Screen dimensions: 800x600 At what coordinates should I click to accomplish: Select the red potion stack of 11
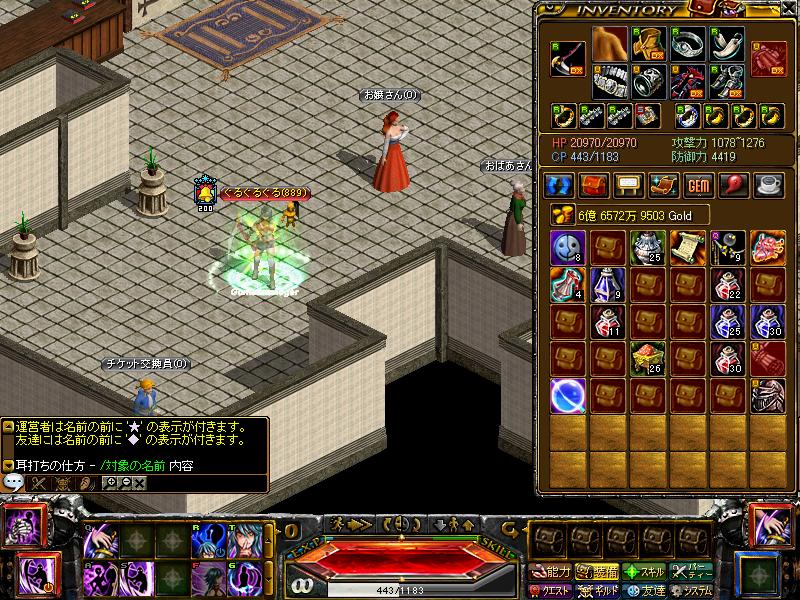(608, 320)
